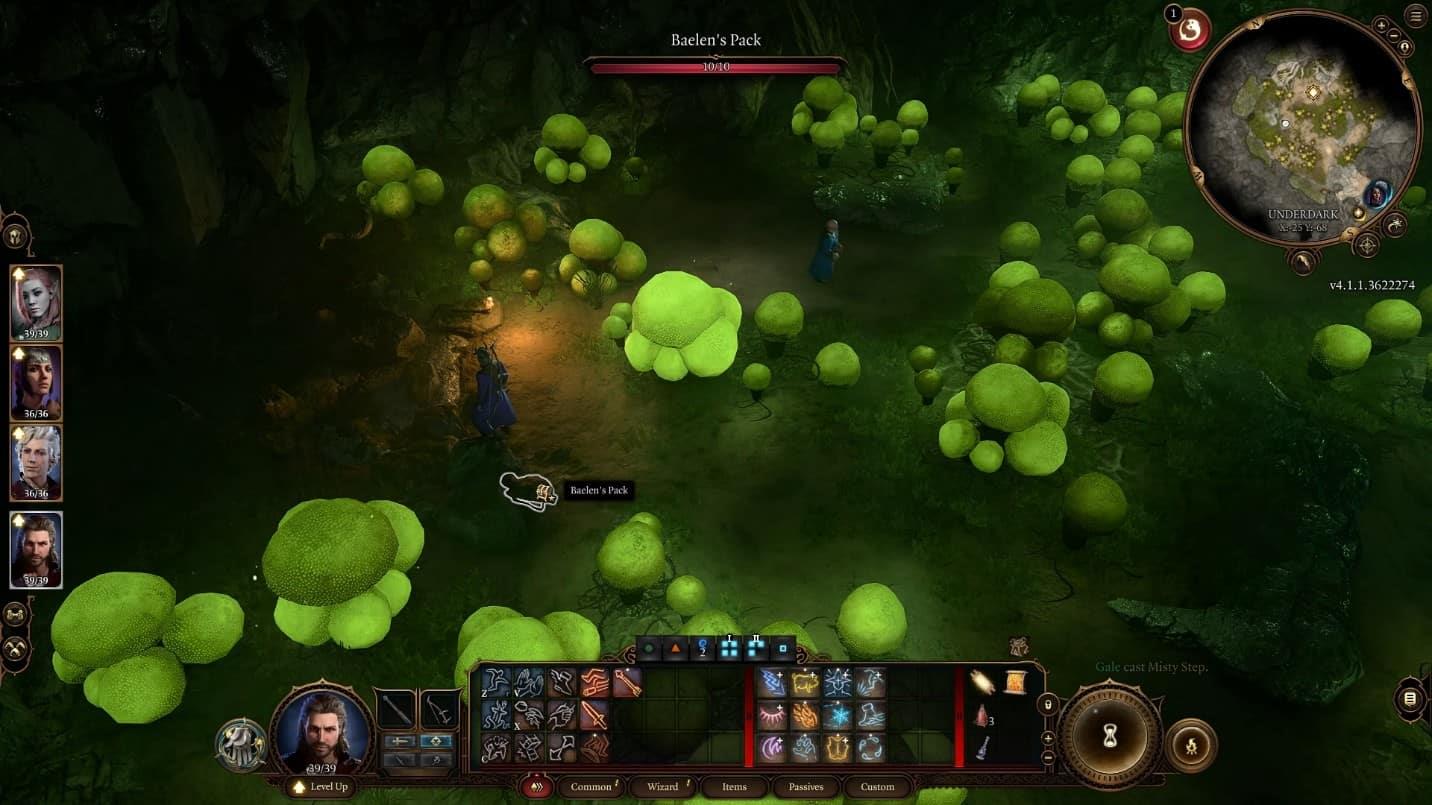The width and height of the screenshot is (1432, 805).
Task: Show the Items hotbar tab
Action: coord(734,787)
